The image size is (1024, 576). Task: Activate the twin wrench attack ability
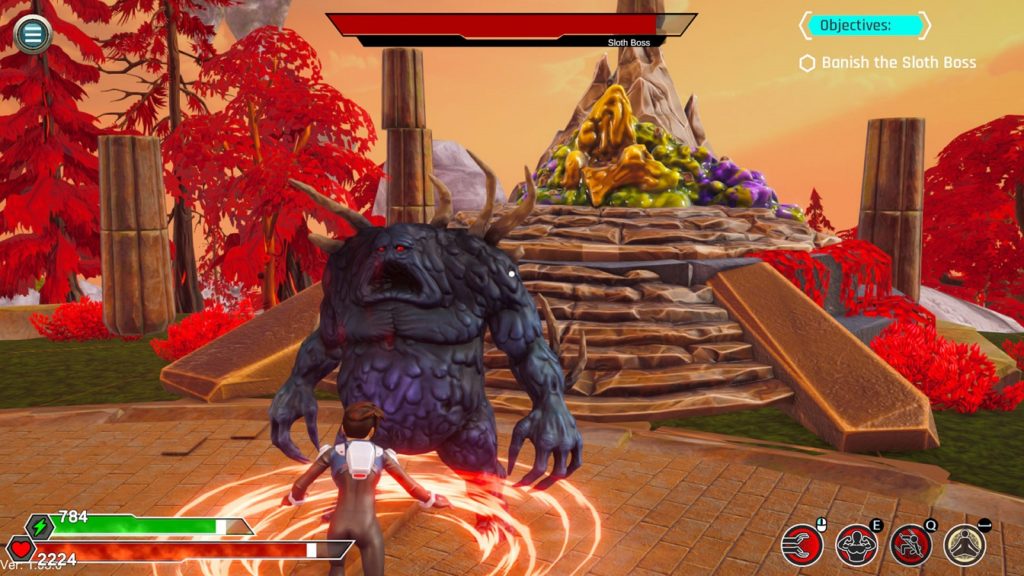pyautogui.click(x=802, y=544)
